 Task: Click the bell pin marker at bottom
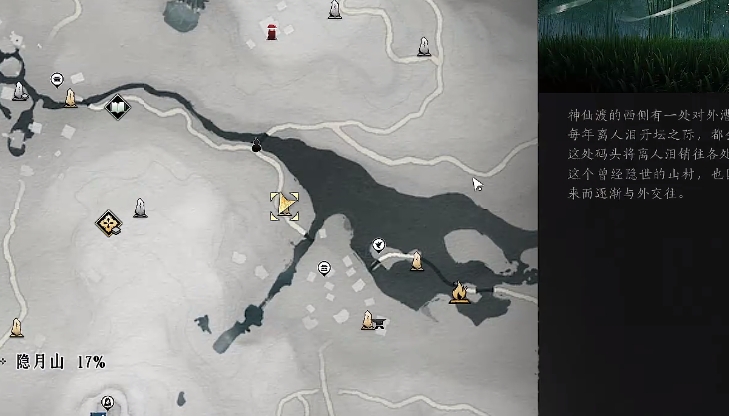coord(107,402)
